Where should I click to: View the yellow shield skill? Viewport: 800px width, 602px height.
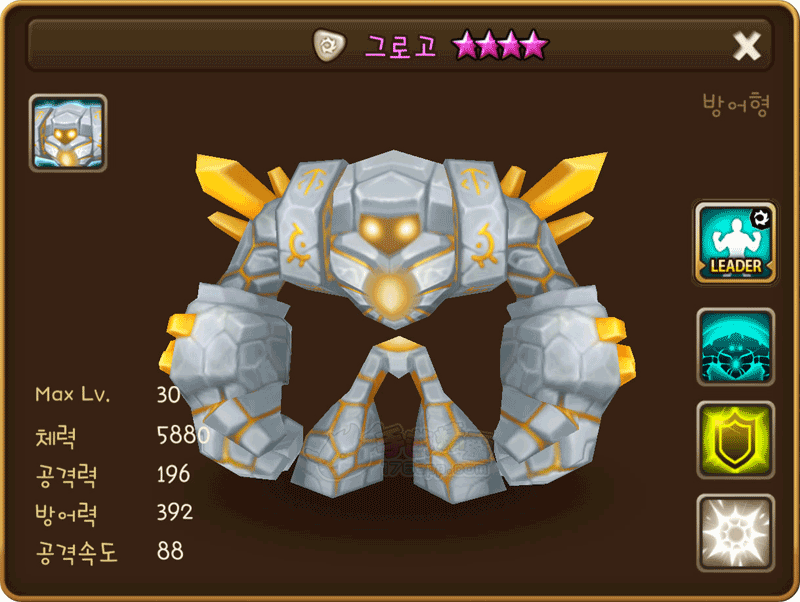click(735, 440)
